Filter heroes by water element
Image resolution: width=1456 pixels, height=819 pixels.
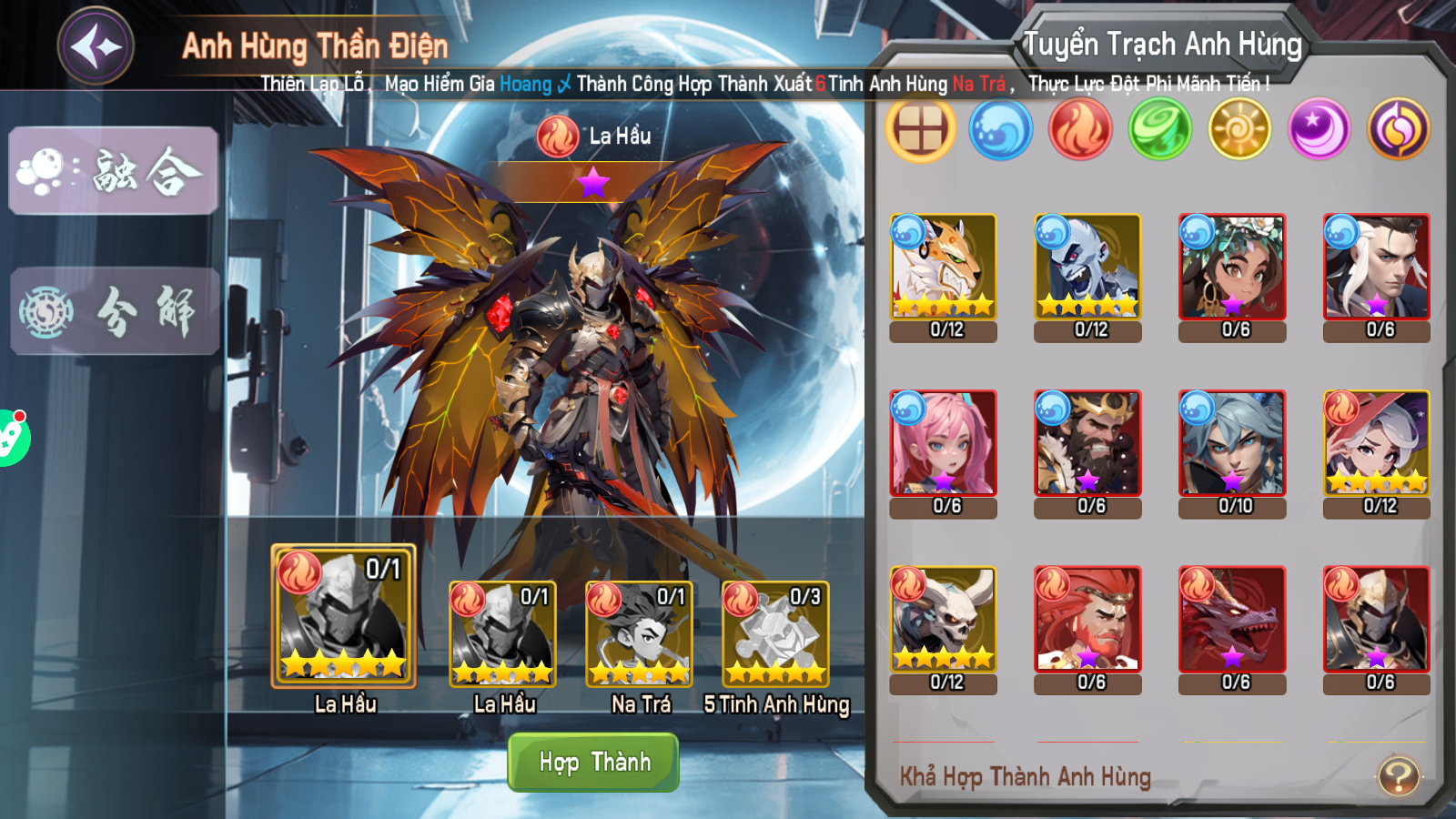pyautogui.click(x=1000, y=130)
